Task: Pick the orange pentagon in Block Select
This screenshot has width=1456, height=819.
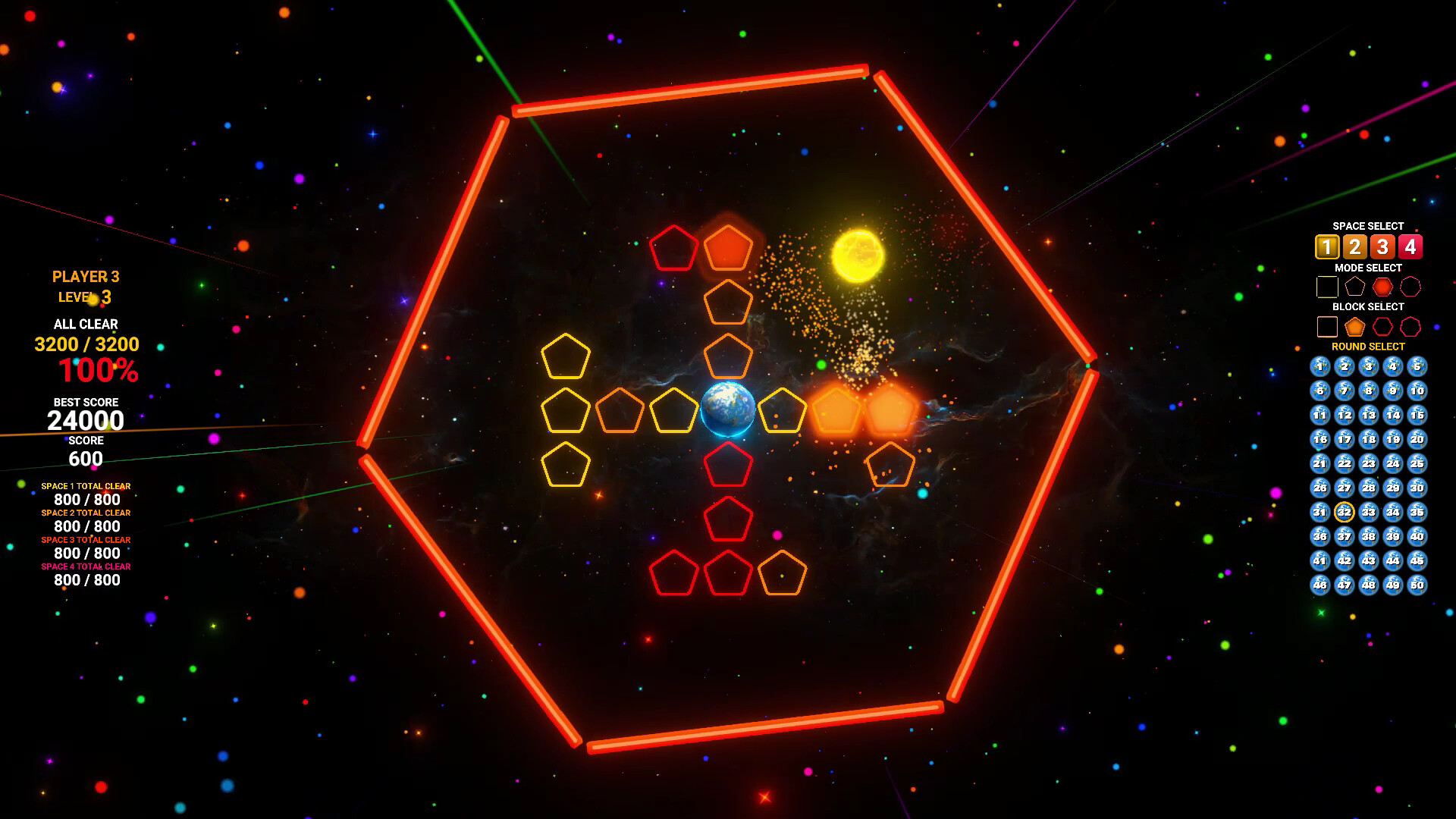Action: 1355,326
